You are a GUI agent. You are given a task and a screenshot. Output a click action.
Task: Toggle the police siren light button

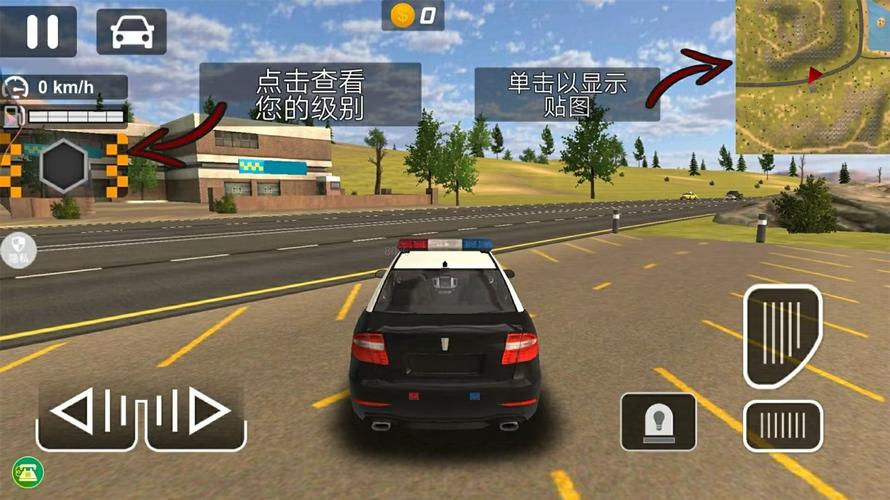point(658,420)
